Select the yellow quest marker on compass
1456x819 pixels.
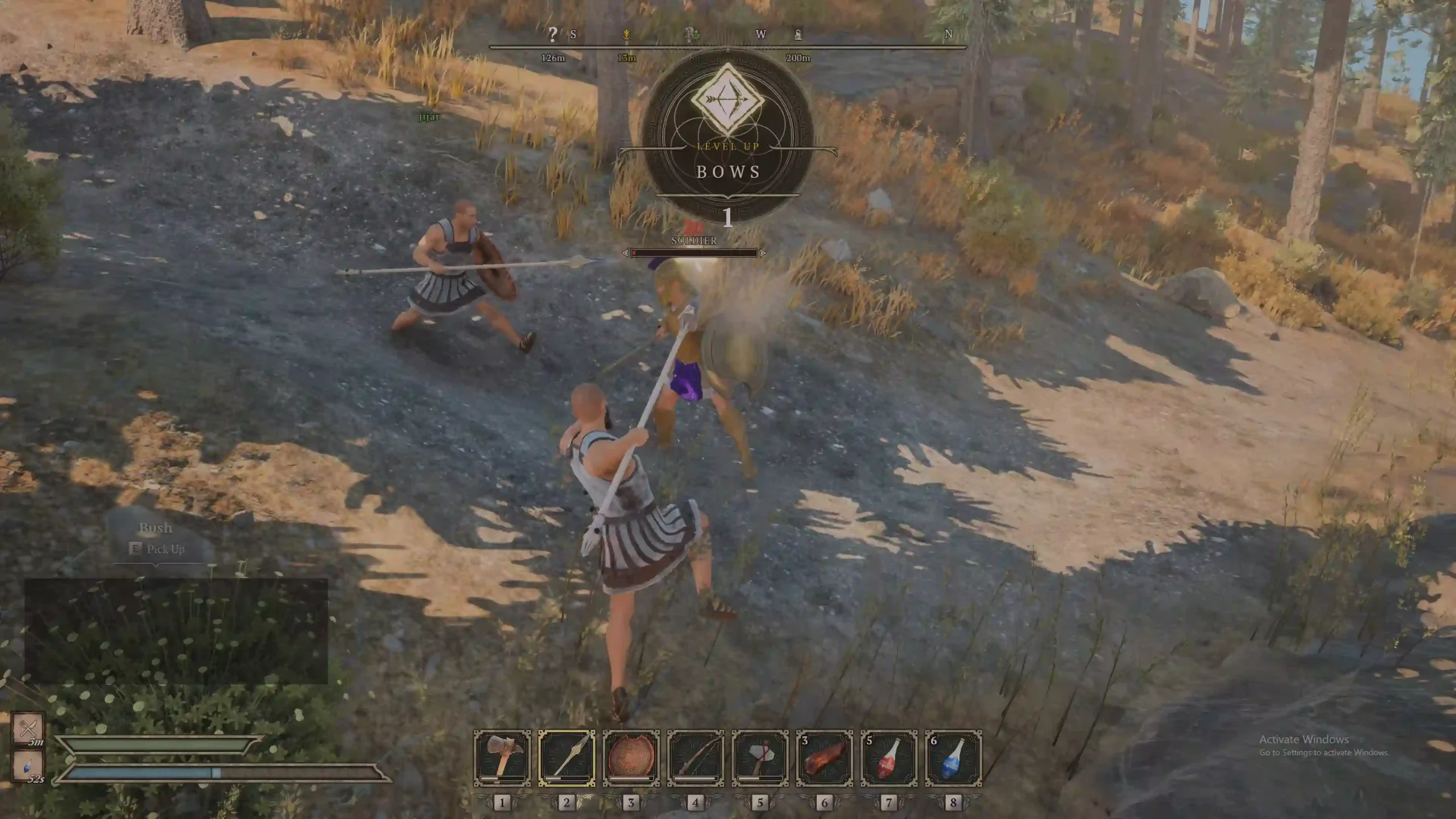click(626, 35)
